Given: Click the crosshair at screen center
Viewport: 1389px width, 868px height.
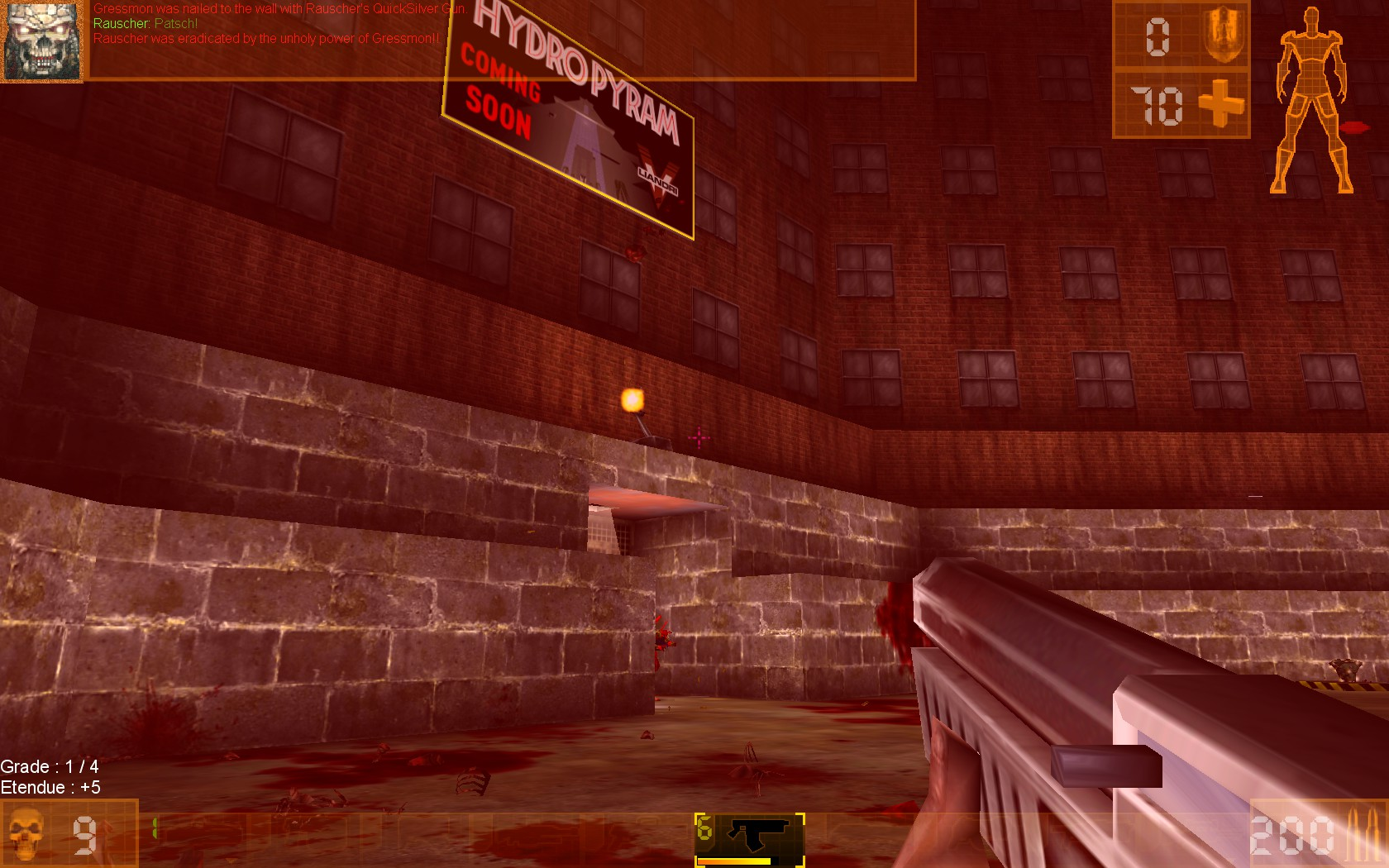Looking at the screenshot, I should pyautogui.click(x=699, y=436).
